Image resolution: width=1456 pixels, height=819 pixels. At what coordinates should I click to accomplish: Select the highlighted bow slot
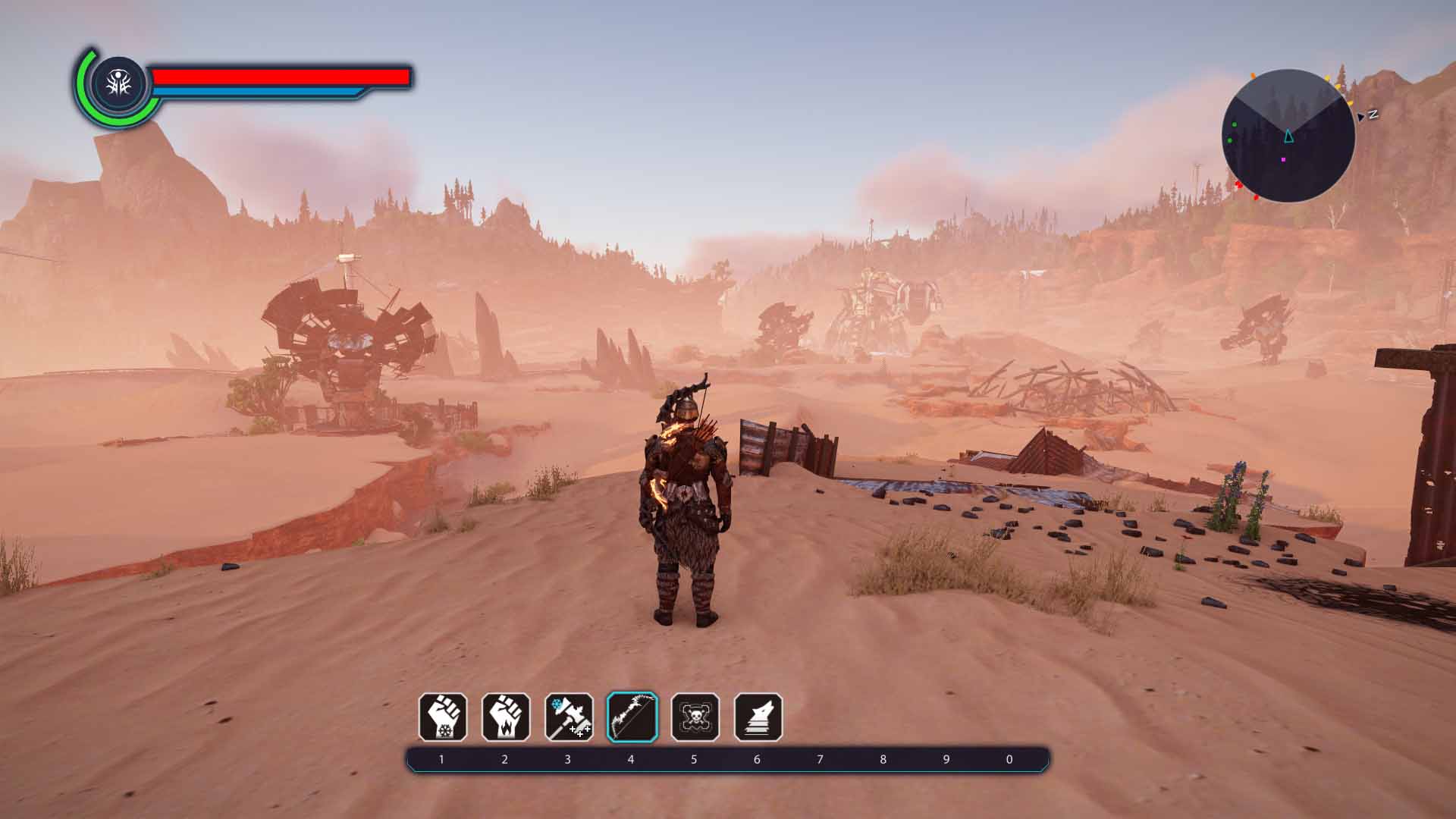point(632,717)
